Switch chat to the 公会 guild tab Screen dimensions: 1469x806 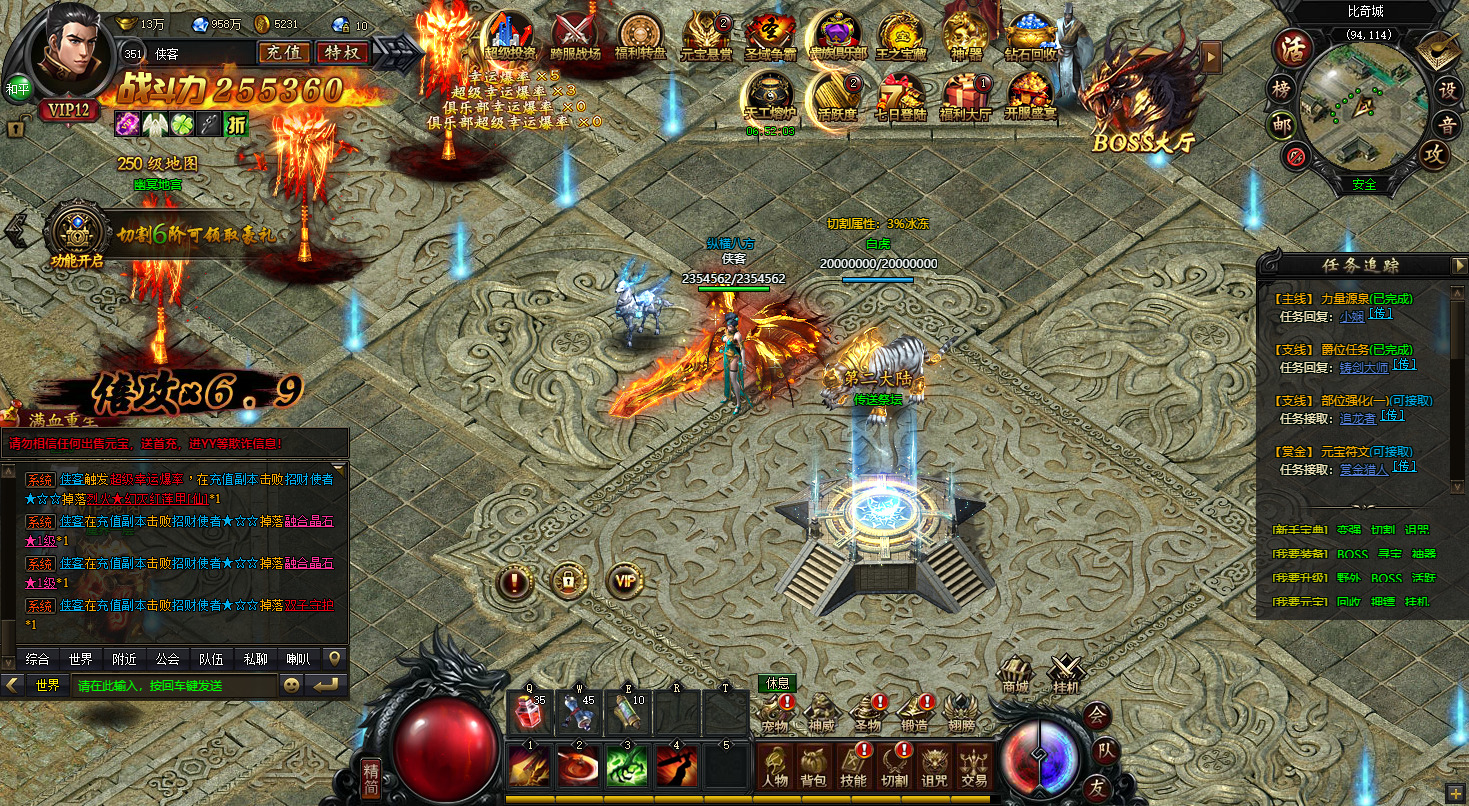167,659
